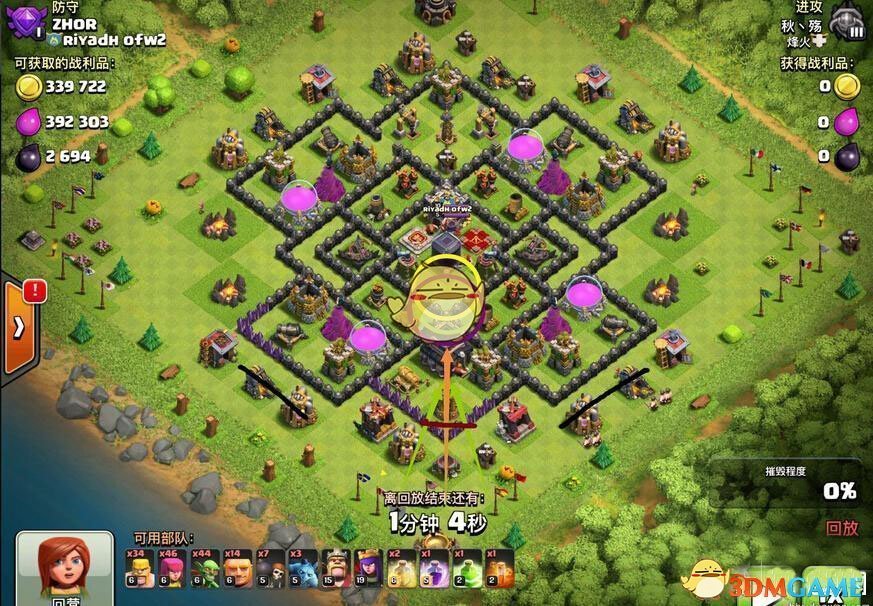
Task: Pick the orange spell bottle slot
Action: pyautogui.click(x=500, y=568)
